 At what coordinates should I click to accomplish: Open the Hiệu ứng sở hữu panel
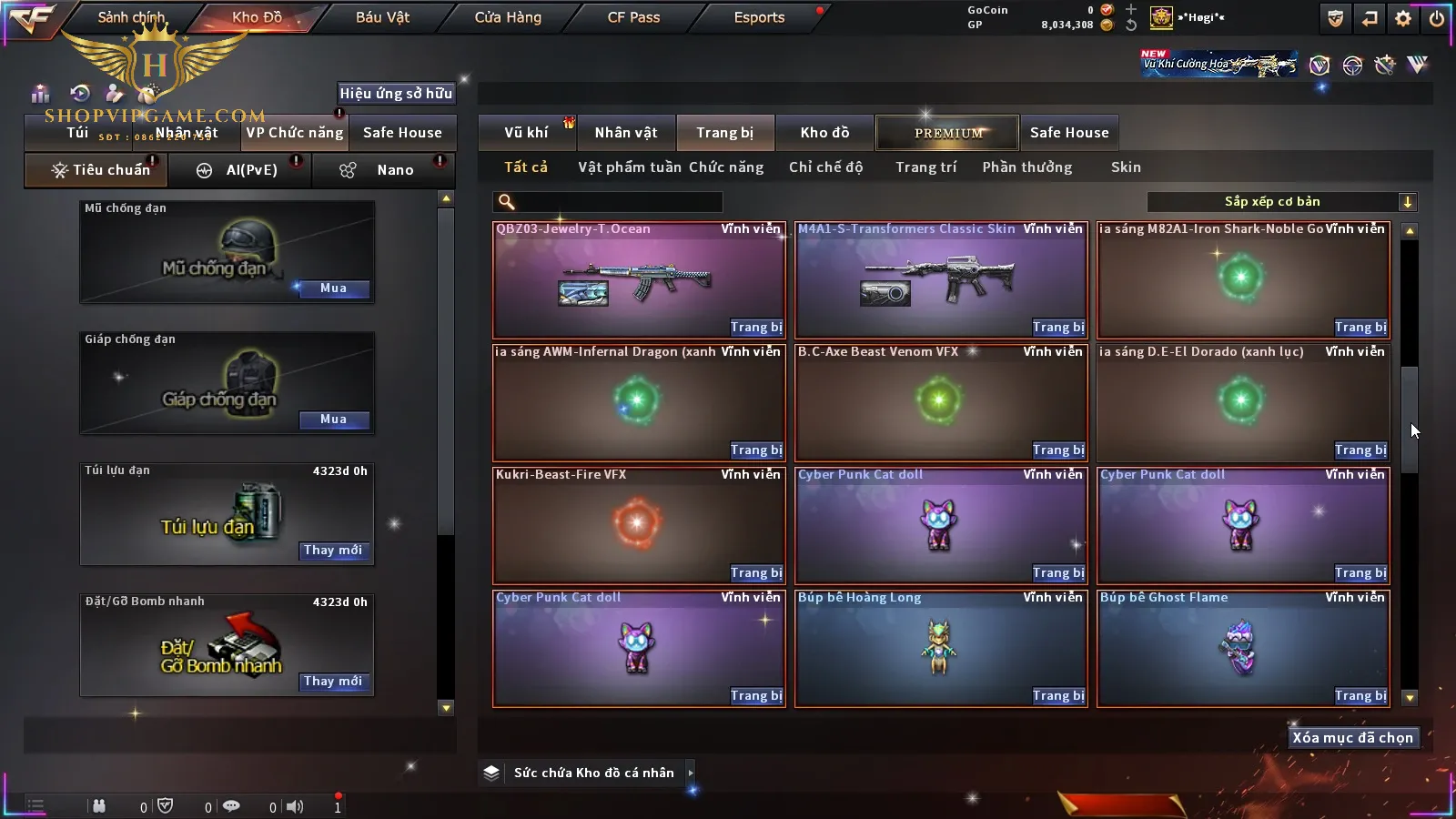396,93
